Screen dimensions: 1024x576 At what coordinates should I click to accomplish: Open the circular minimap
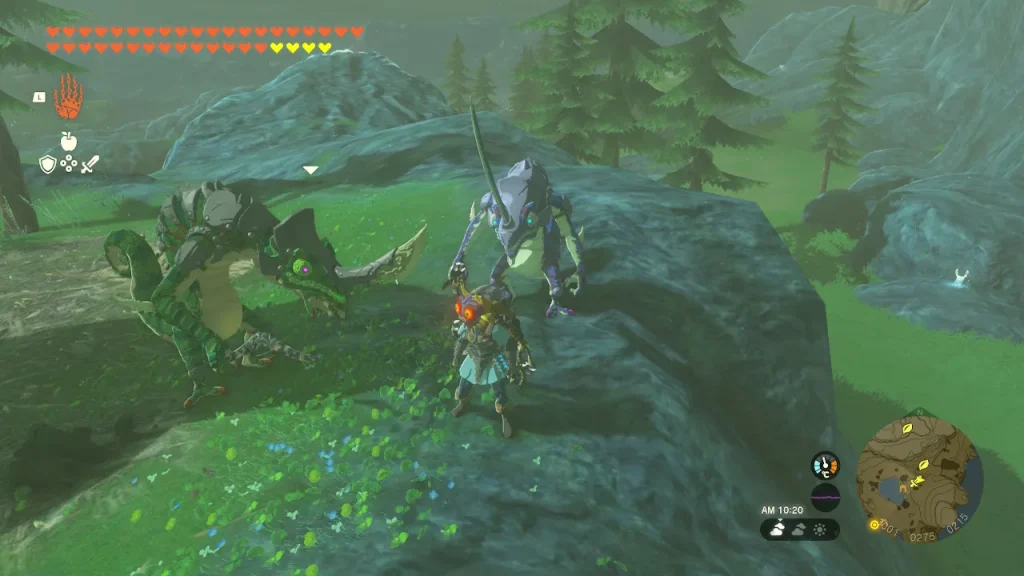919,466
